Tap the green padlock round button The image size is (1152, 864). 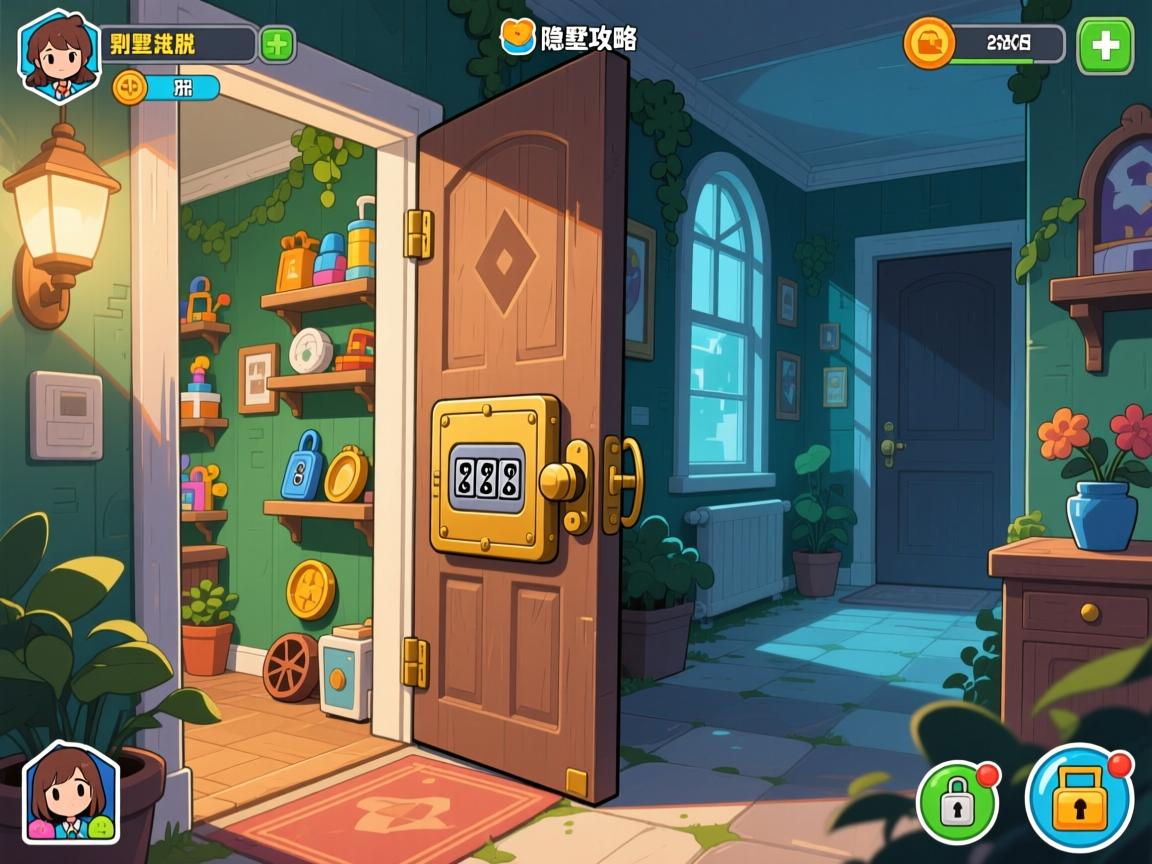click(x=958, y=801)
